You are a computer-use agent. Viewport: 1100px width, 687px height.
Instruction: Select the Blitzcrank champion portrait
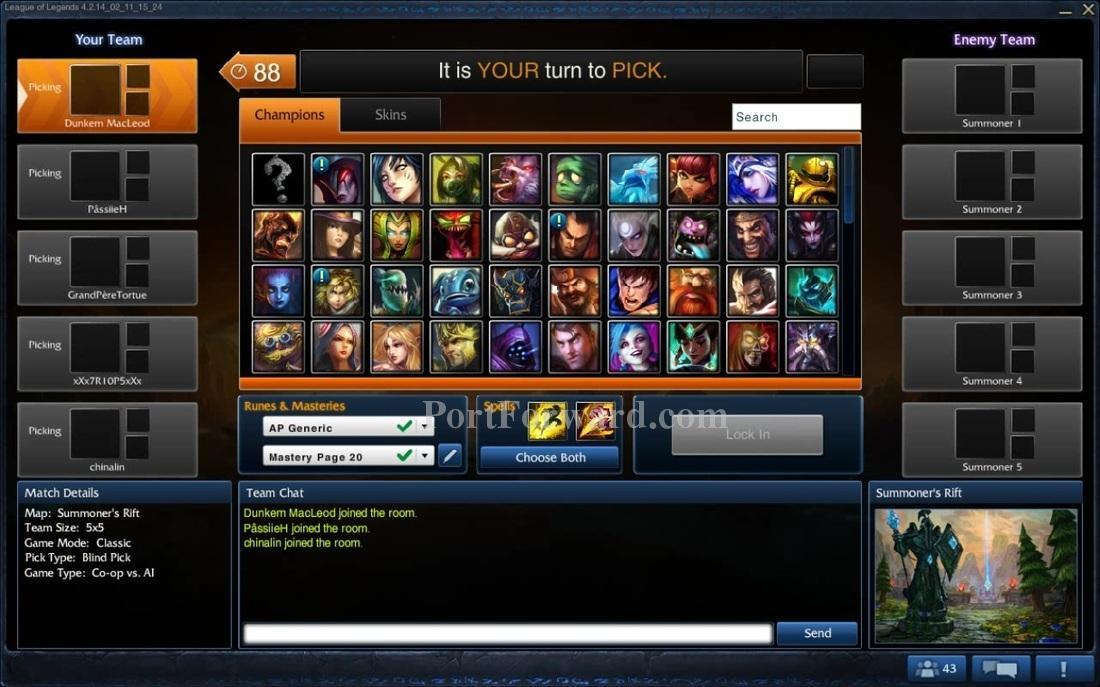pyautogui.click(x=812, y=179)
